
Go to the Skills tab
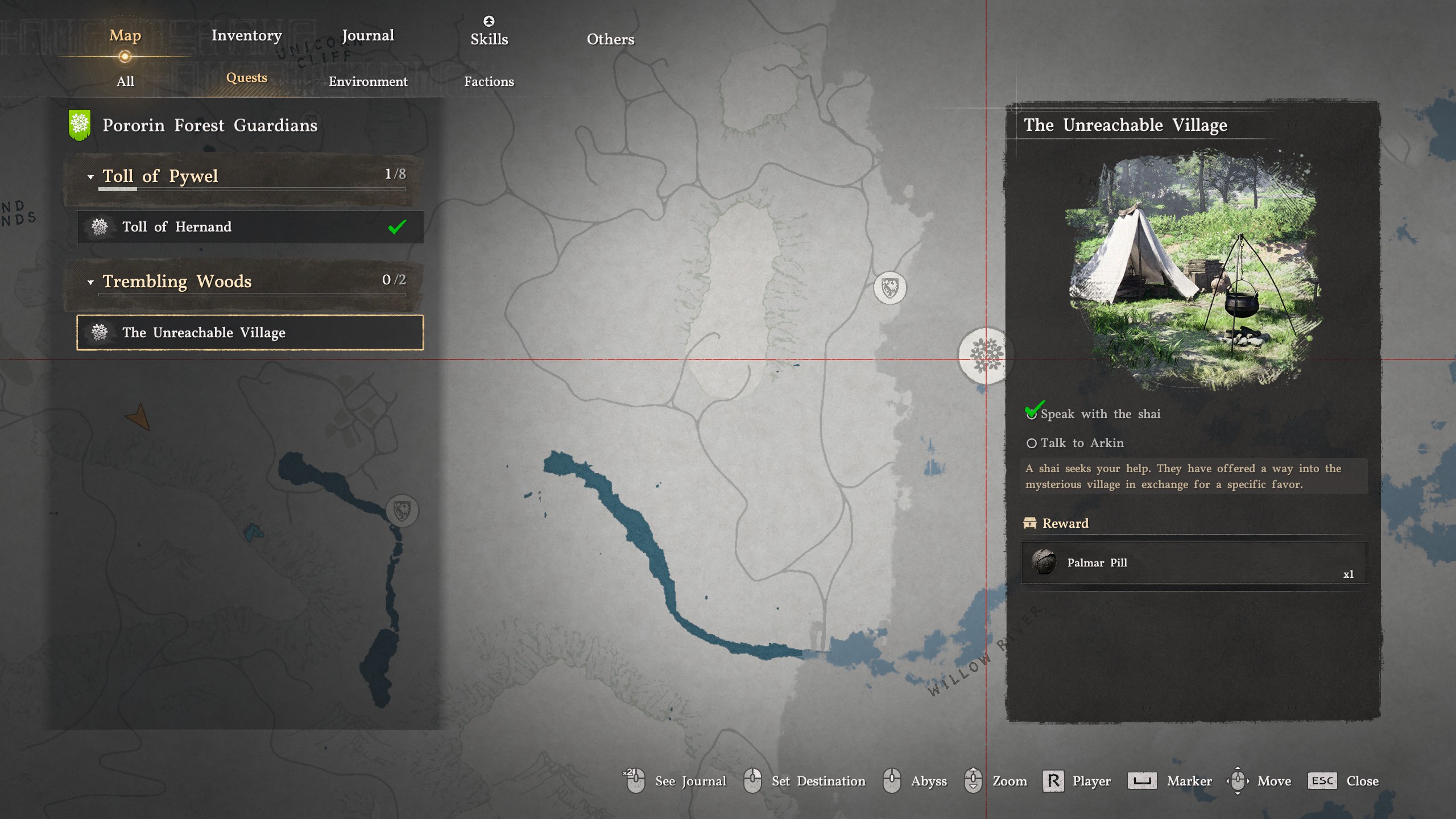(489, 39)
